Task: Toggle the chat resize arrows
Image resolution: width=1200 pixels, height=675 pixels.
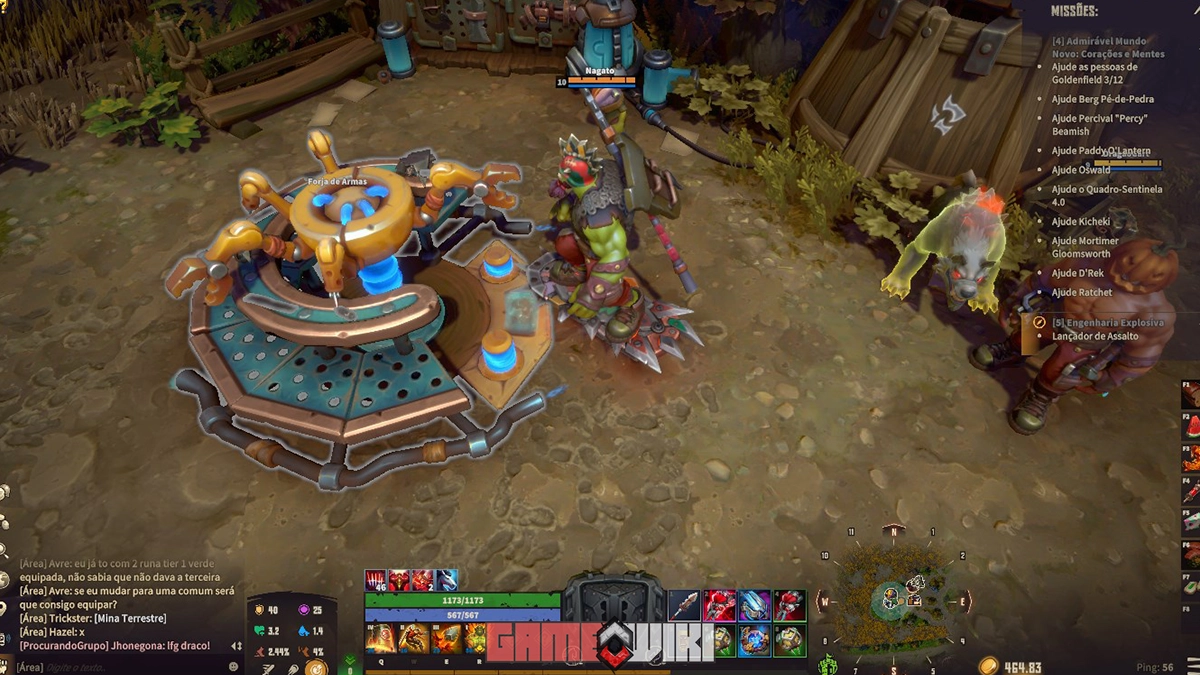Action: click(237, 646)
